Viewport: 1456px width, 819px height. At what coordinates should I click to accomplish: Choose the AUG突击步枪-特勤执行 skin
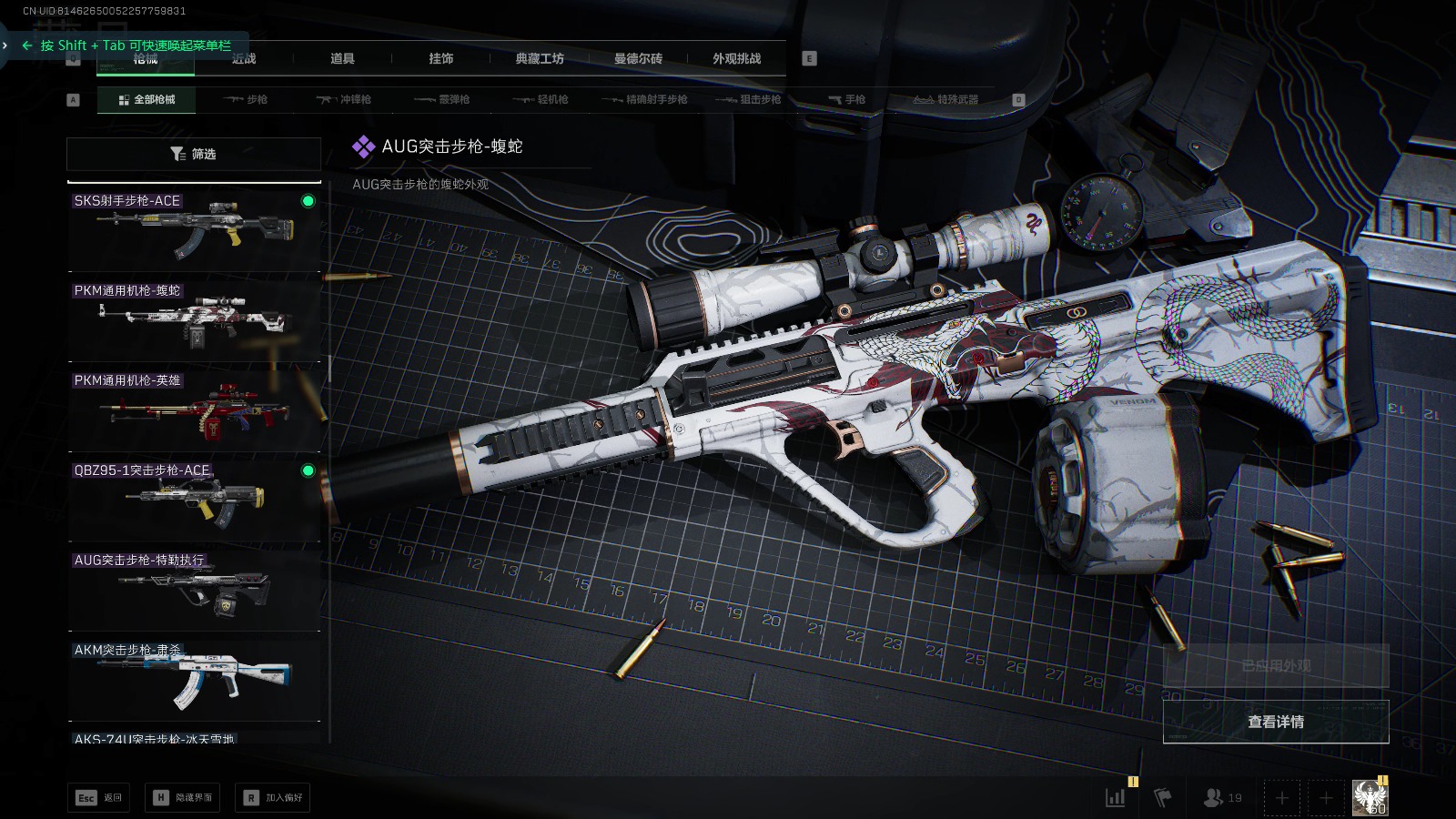(x=194, y=588)
